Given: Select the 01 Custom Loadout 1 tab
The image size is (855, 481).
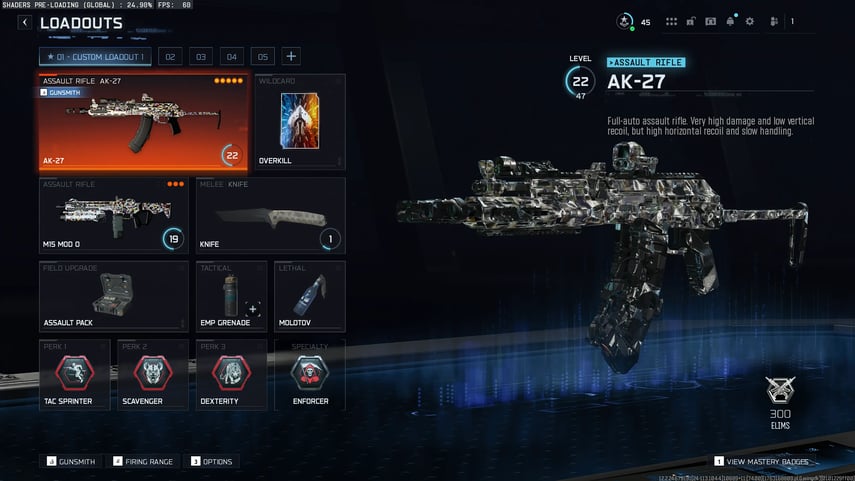Looking at the screenshot, I should click(95, 57).
